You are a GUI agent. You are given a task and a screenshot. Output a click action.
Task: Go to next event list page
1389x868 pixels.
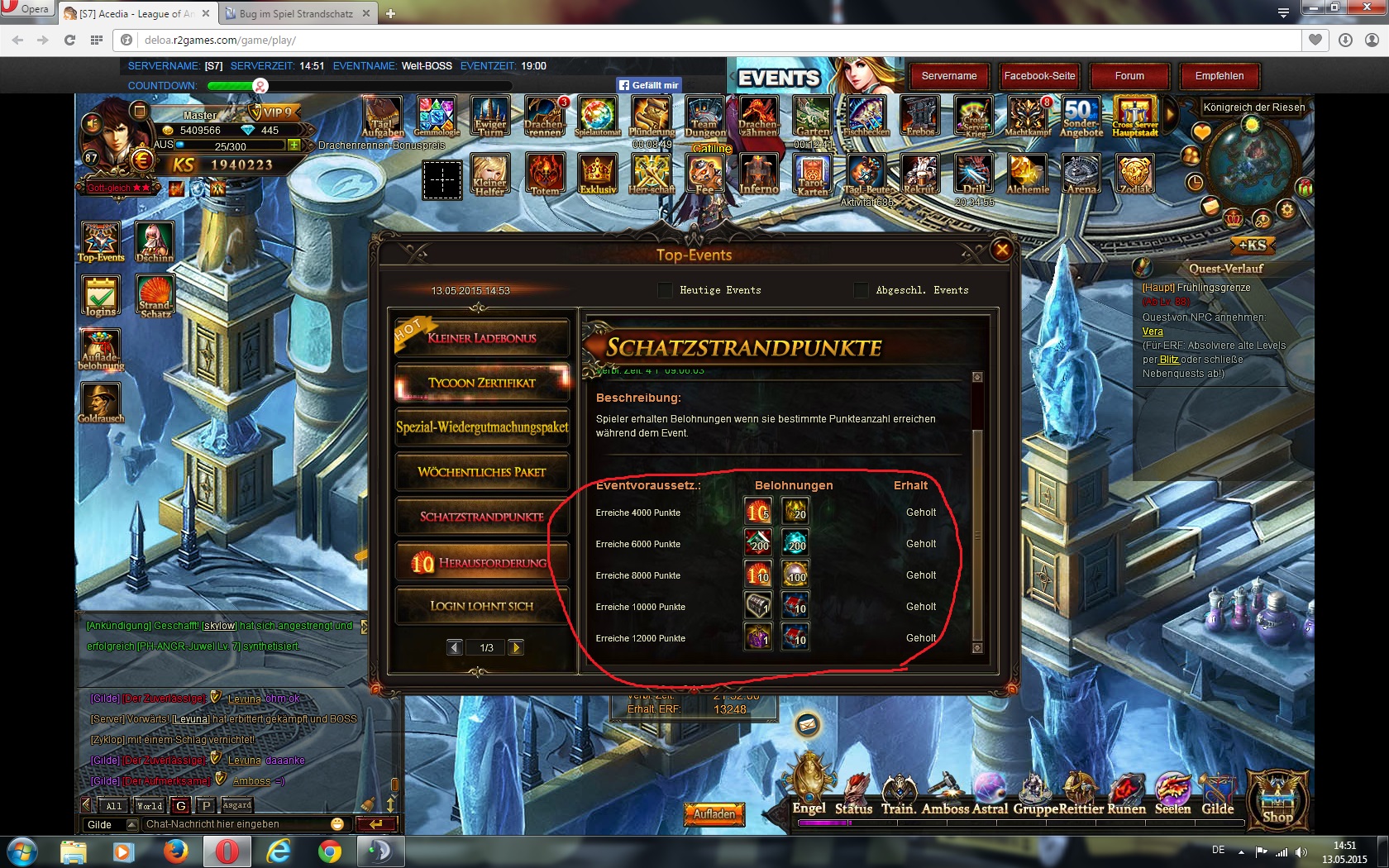pyautogui.click(x=516, y=647)
